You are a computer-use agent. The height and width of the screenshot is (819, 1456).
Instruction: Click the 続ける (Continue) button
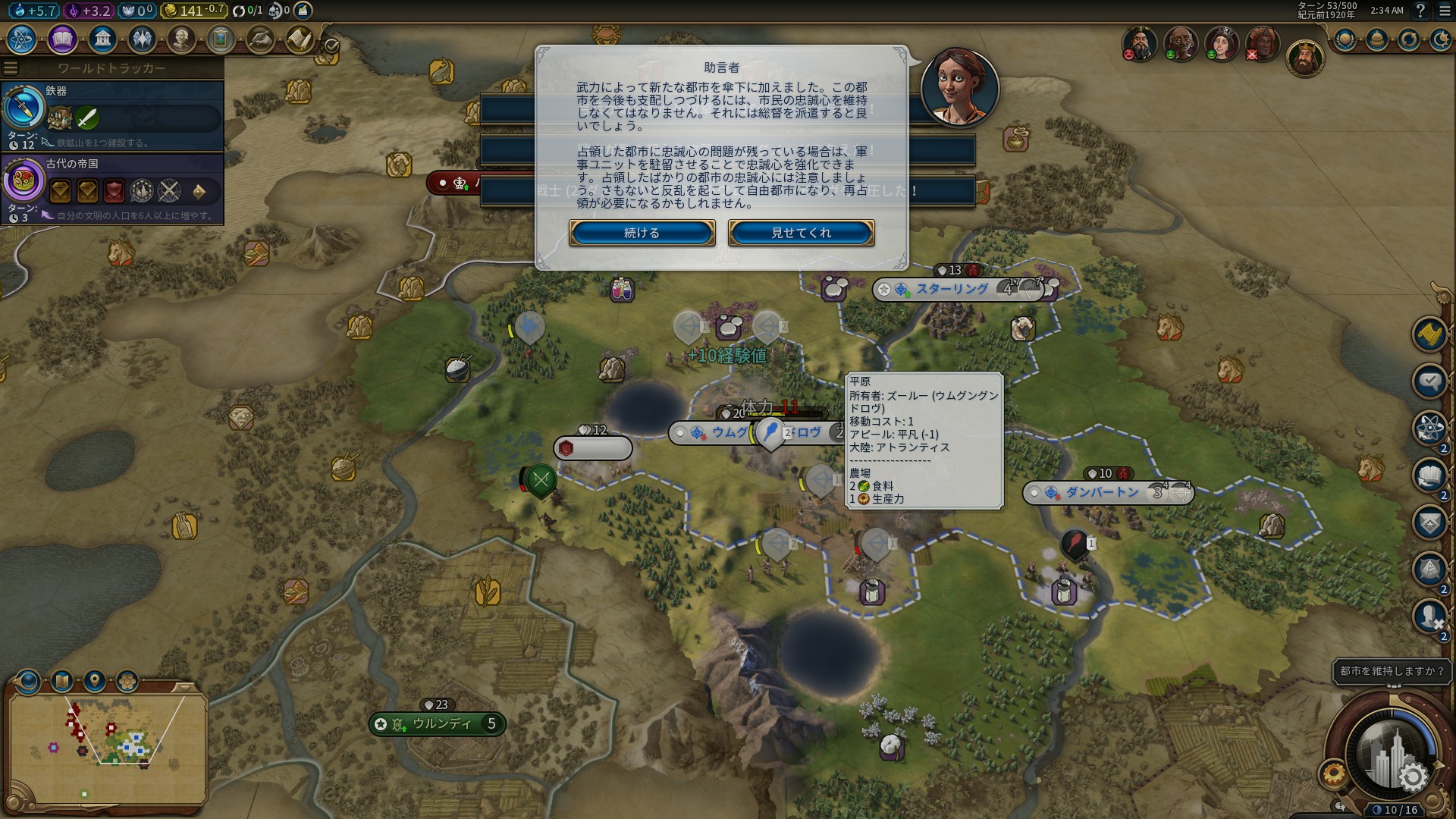(x=642, y=233)
